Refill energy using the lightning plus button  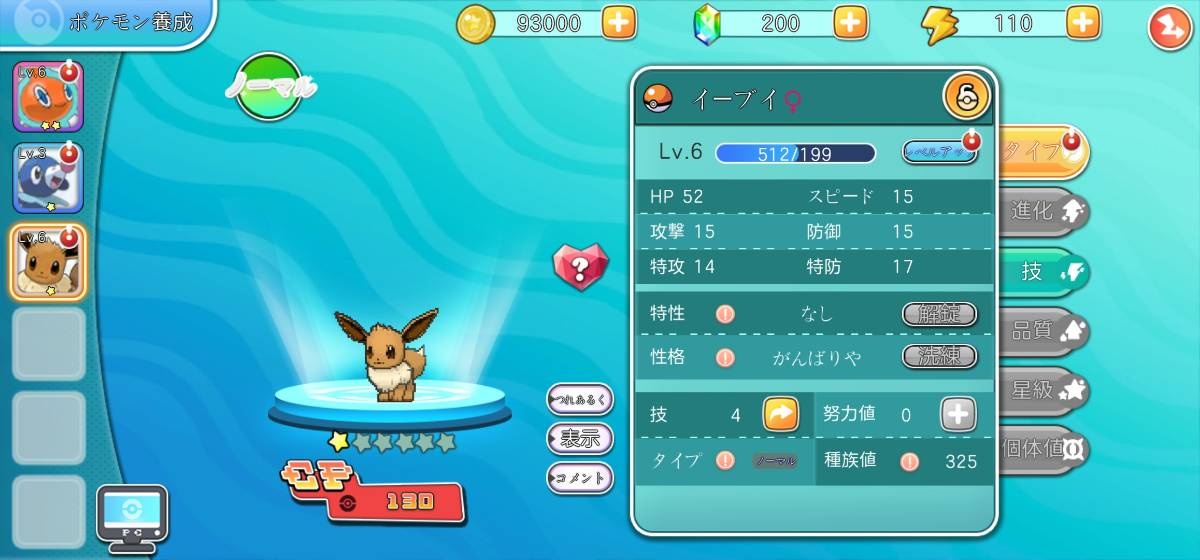[1082, 23]
